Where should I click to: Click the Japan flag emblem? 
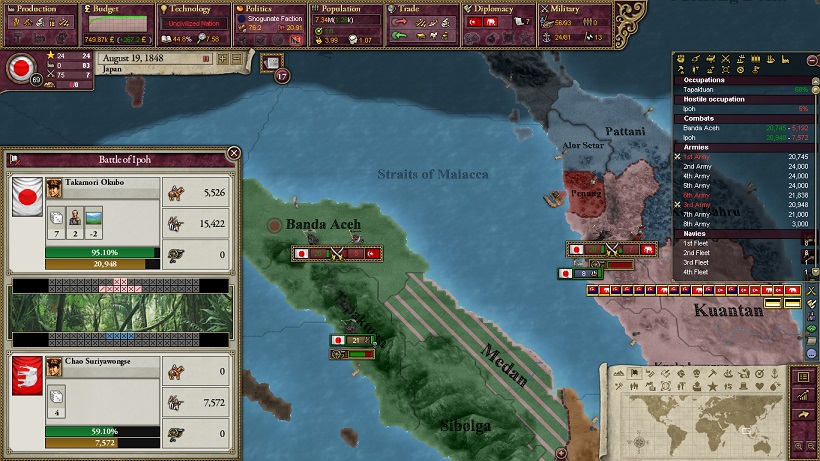coord(20,68)
